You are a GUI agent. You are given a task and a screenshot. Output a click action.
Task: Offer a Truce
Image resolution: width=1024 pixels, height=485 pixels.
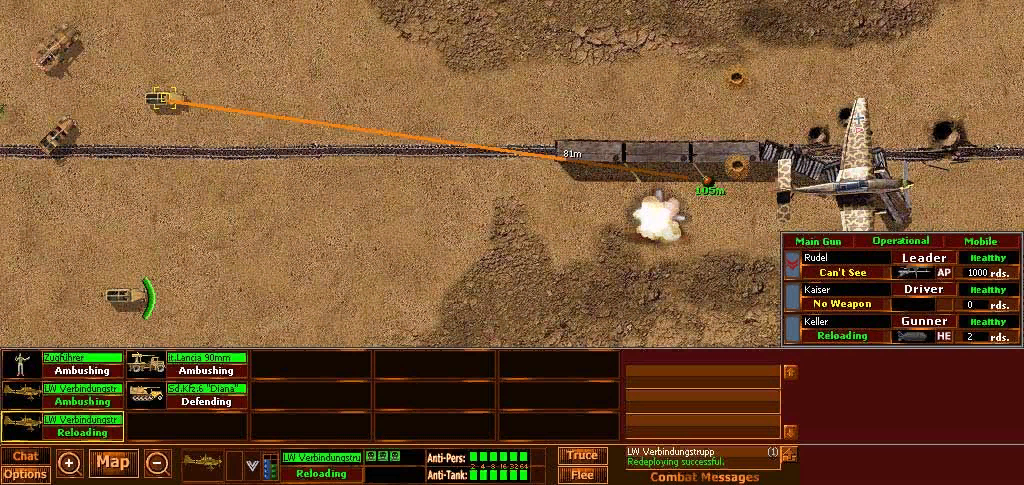[x=582, y=455]
